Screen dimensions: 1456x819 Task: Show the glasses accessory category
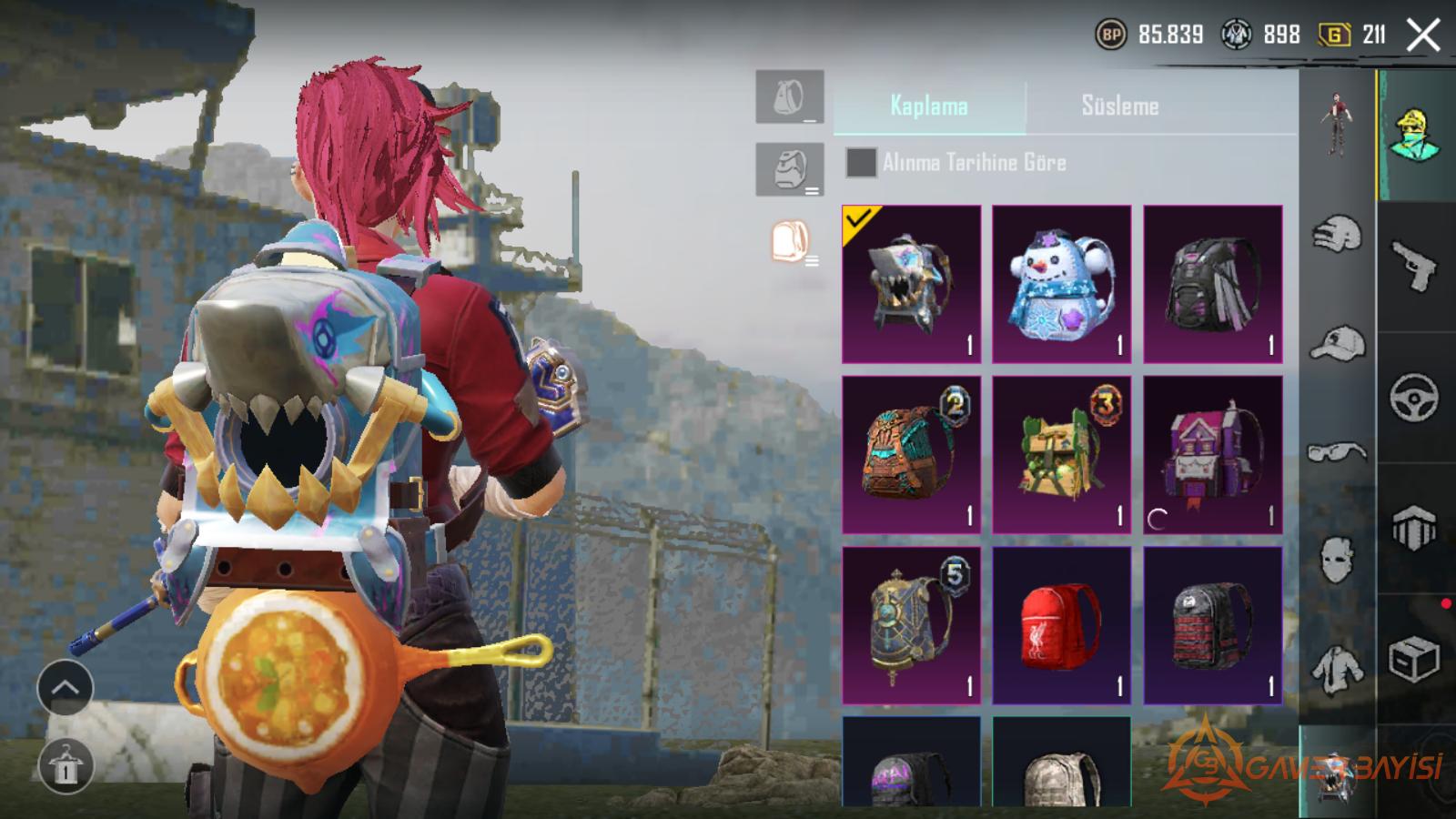tap(1337, 452)
